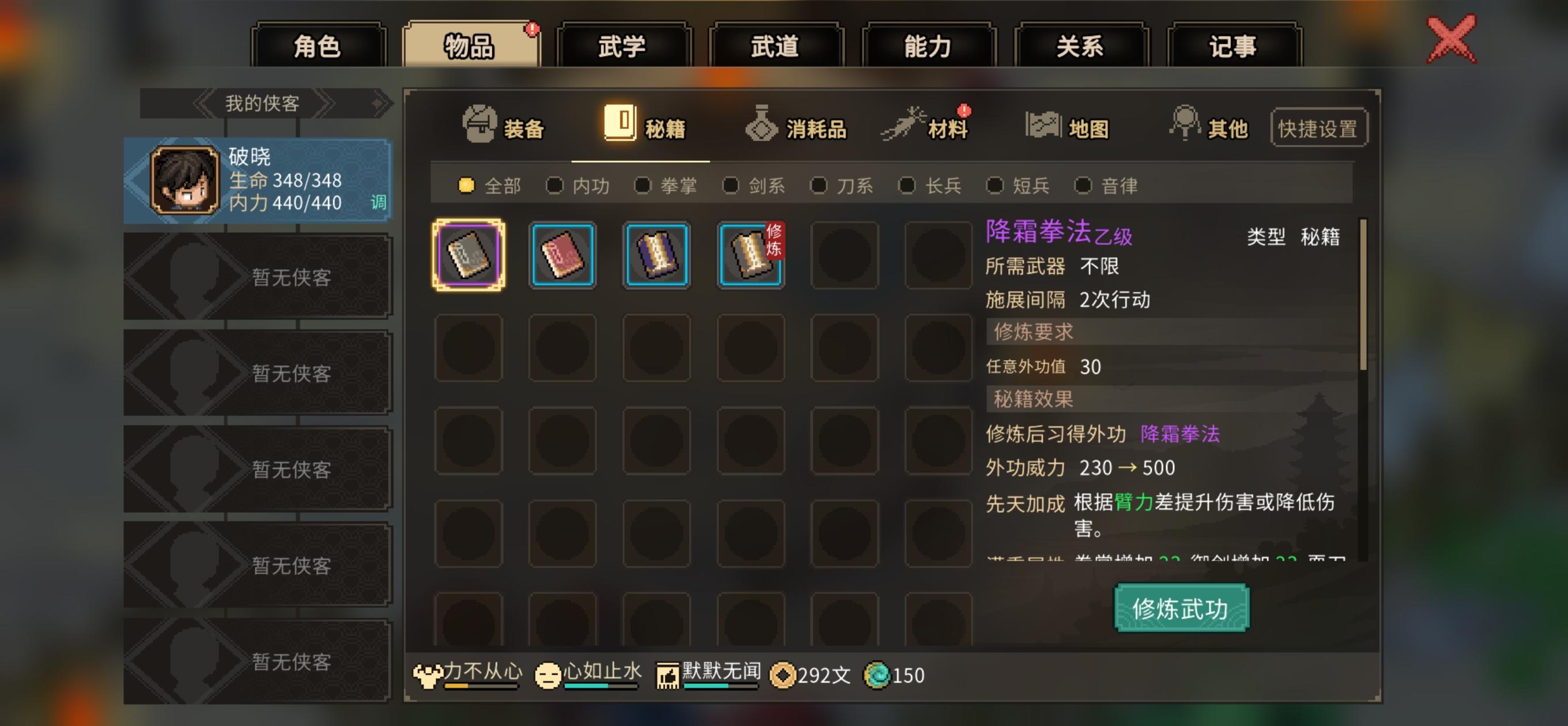Open 快捷设置 quick settings
This screenshot has width=1568, height=726.
[1318, 126]
